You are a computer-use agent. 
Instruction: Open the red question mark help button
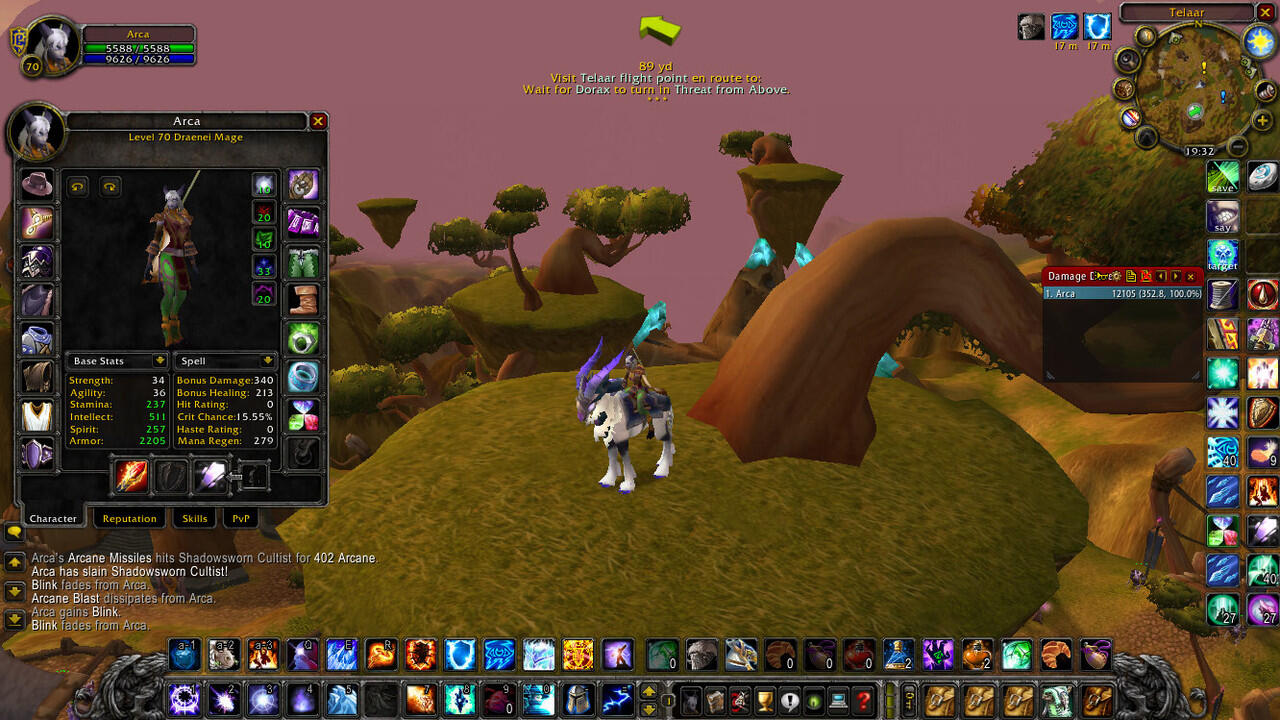[864, 700]
